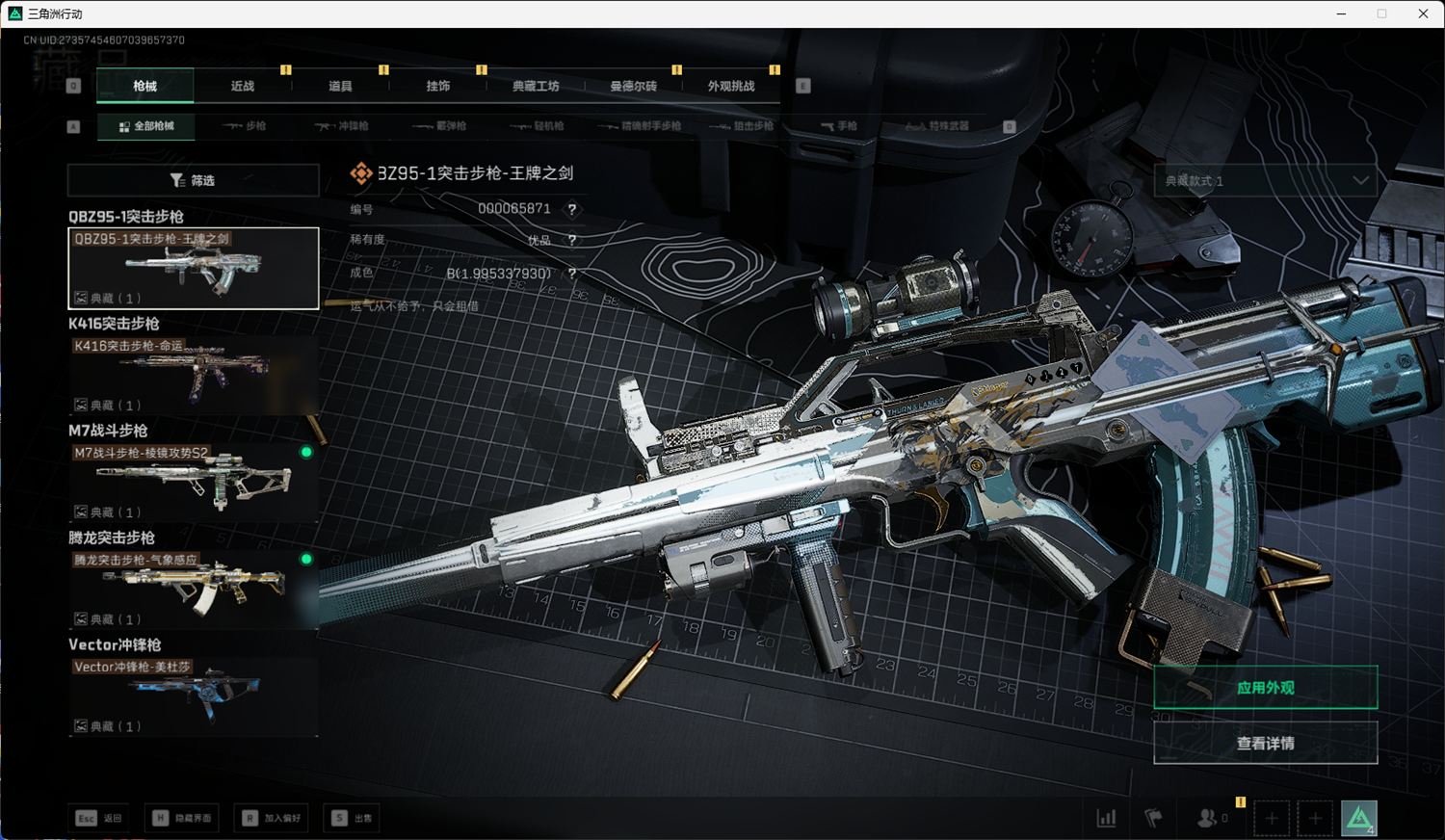Close the game window

1423,13
